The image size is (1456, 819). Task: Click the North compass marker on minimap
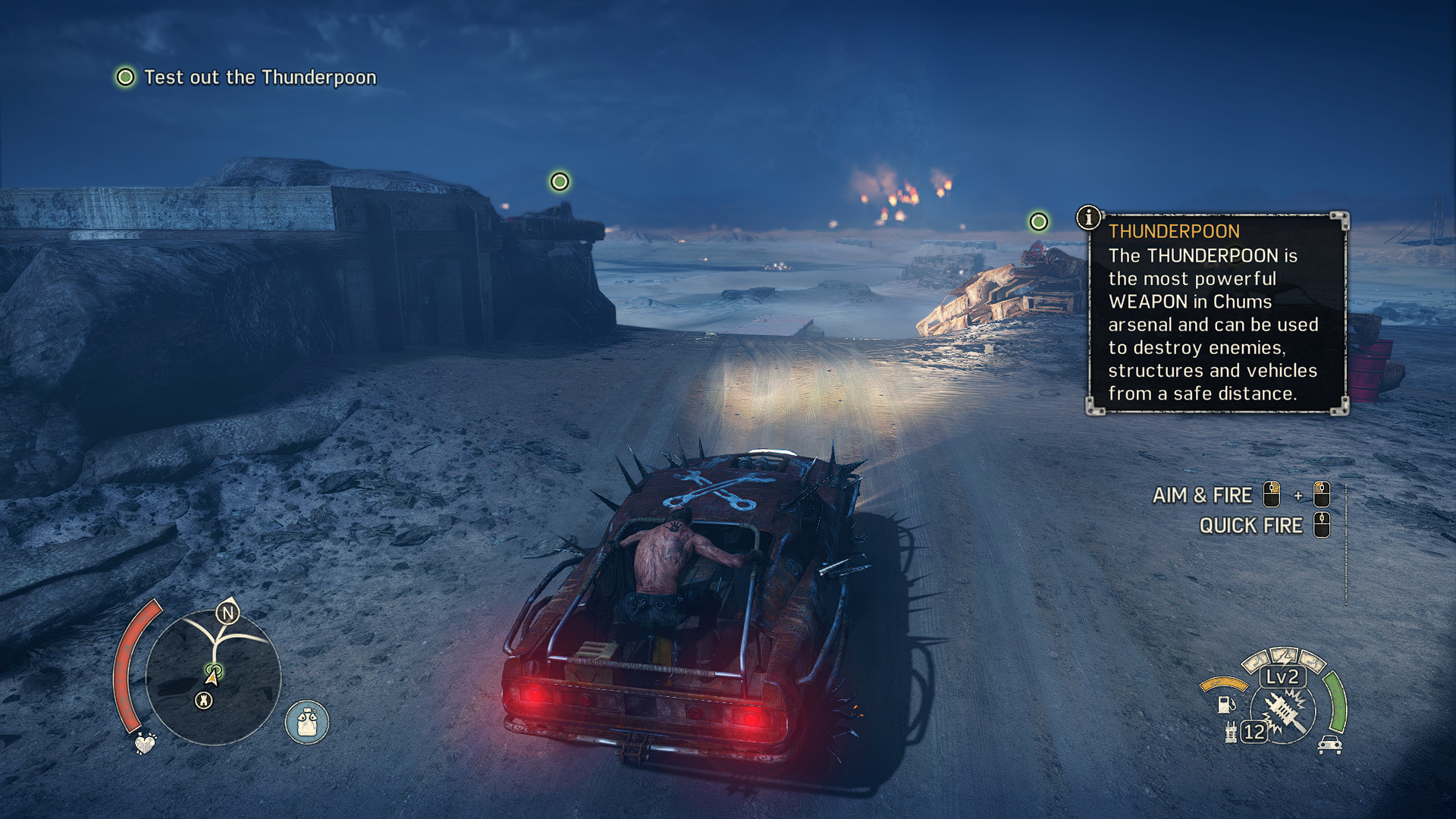(x=227, y=612)
